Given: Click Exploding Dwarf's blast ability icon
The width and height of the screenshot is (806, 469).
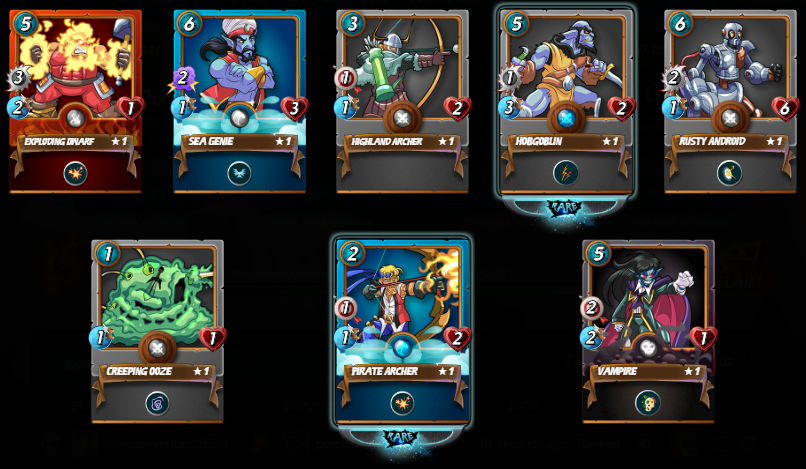Looking at the screenshot, I should coord(75,173).
